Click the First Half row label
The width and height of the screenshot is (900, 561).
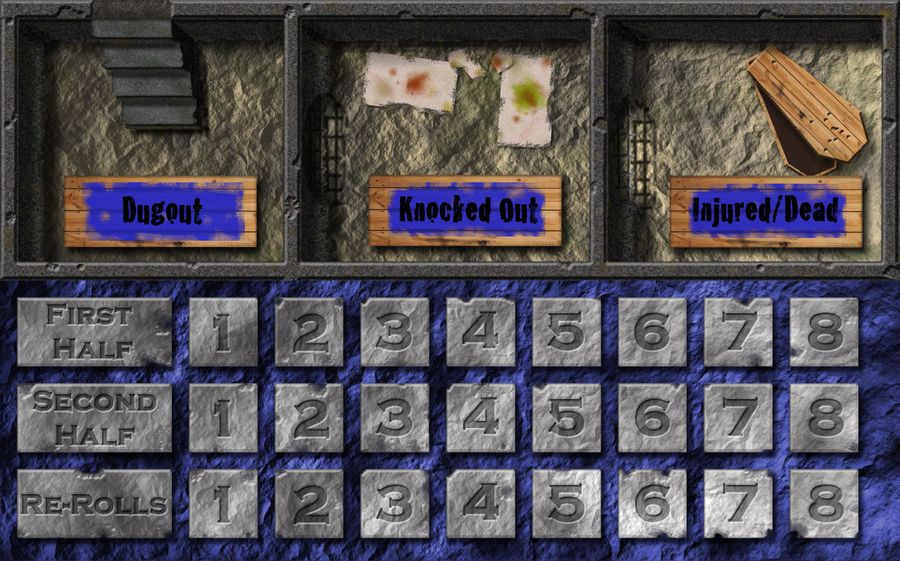tap(94, 332)
